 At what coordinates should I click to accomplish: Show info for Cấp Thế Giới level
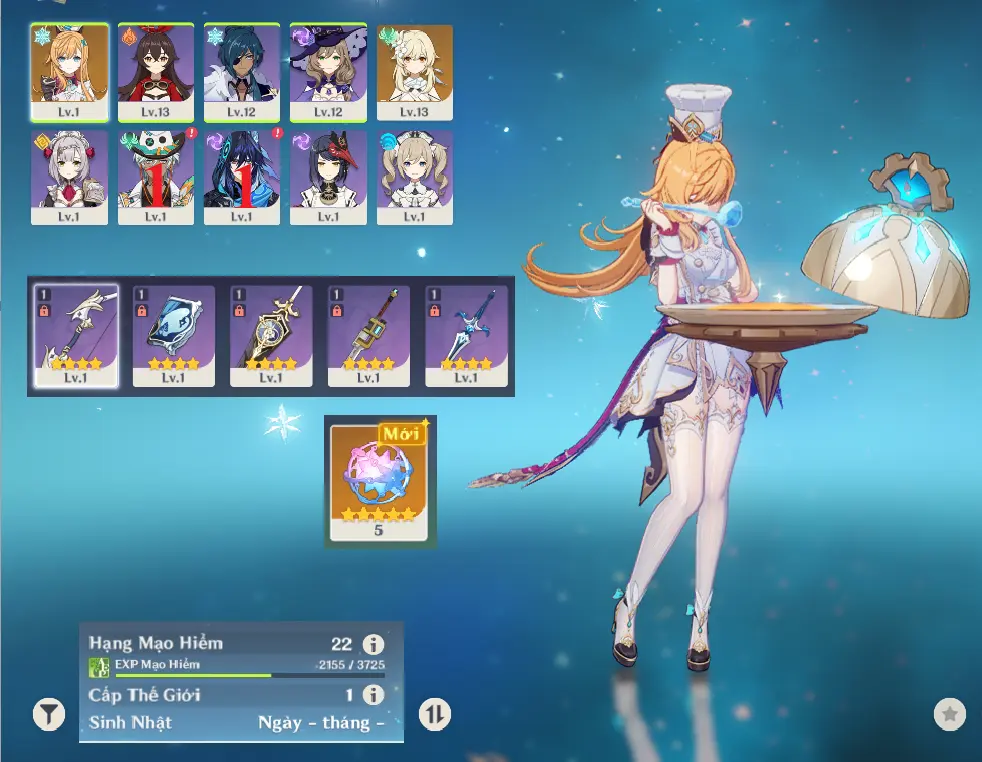coord(373,695)
